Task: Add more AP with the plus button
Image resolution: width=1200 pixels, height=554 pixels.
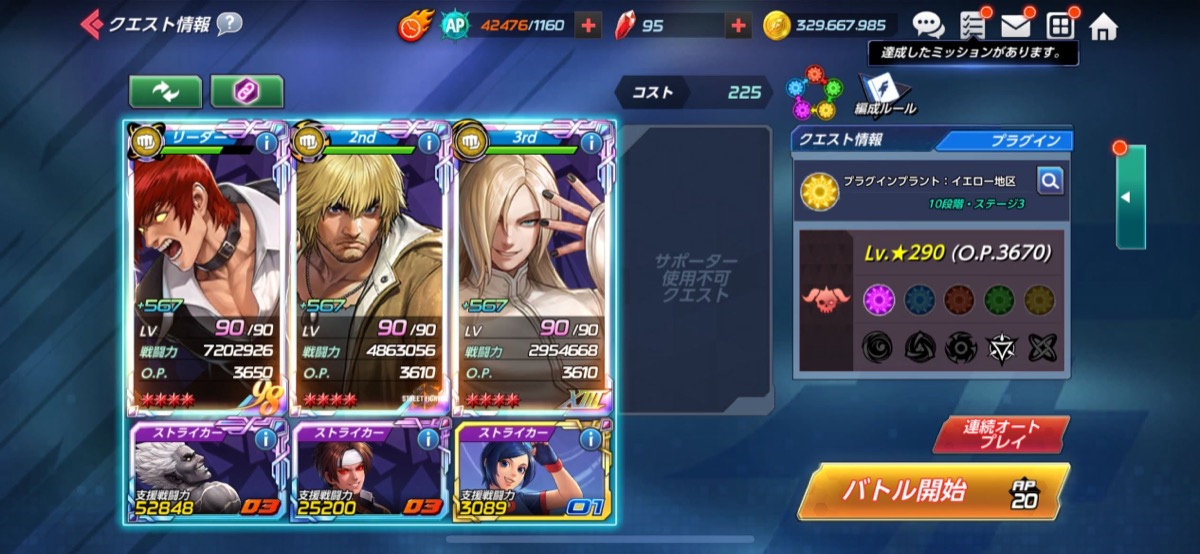Action: [x=589, y=26]
